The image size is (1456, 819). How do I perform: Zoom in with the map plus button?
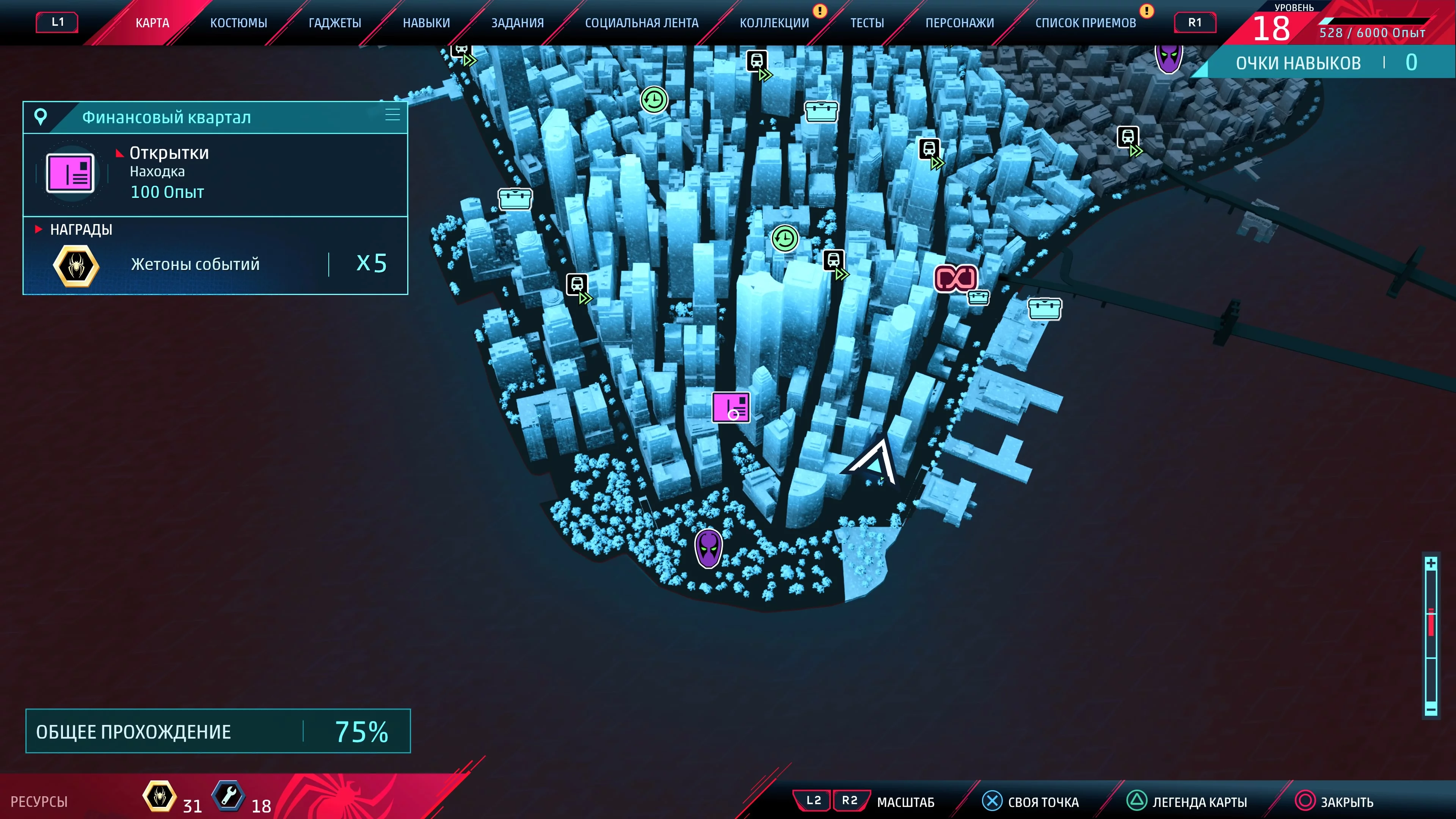1431,563
